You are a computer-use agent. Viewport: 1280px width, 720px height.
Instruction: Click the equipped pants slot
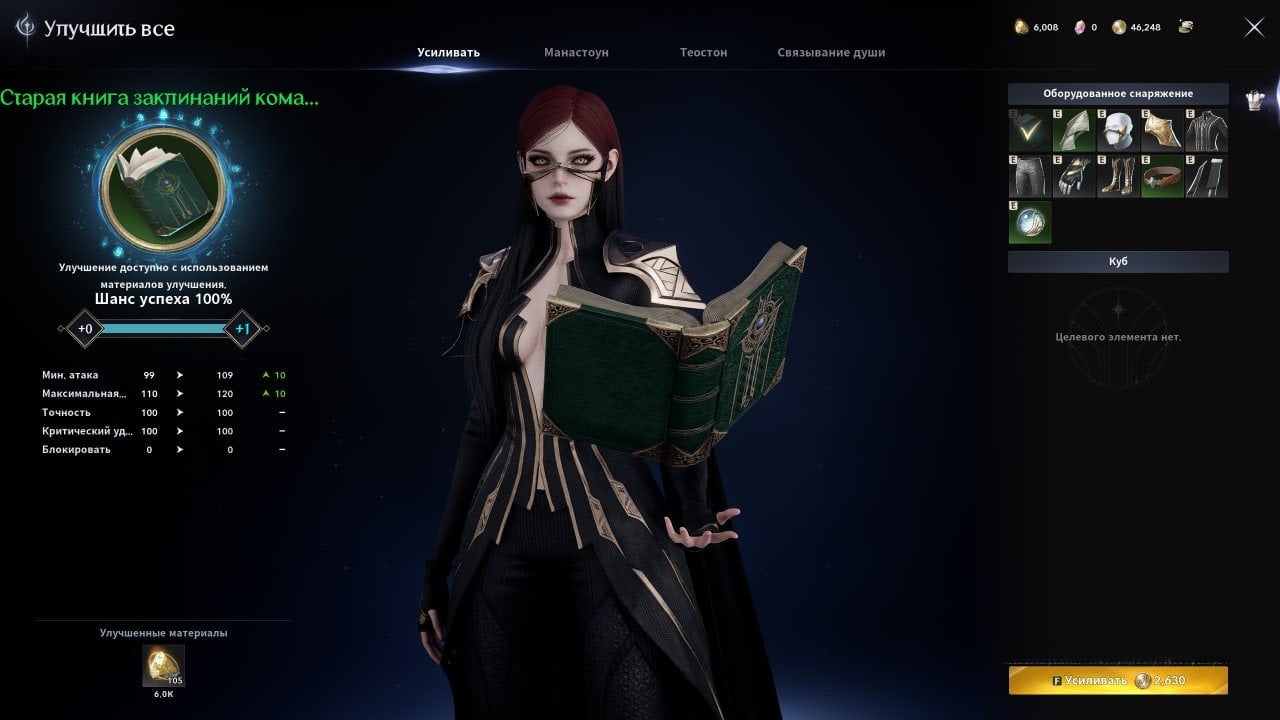pos(1030,175)
